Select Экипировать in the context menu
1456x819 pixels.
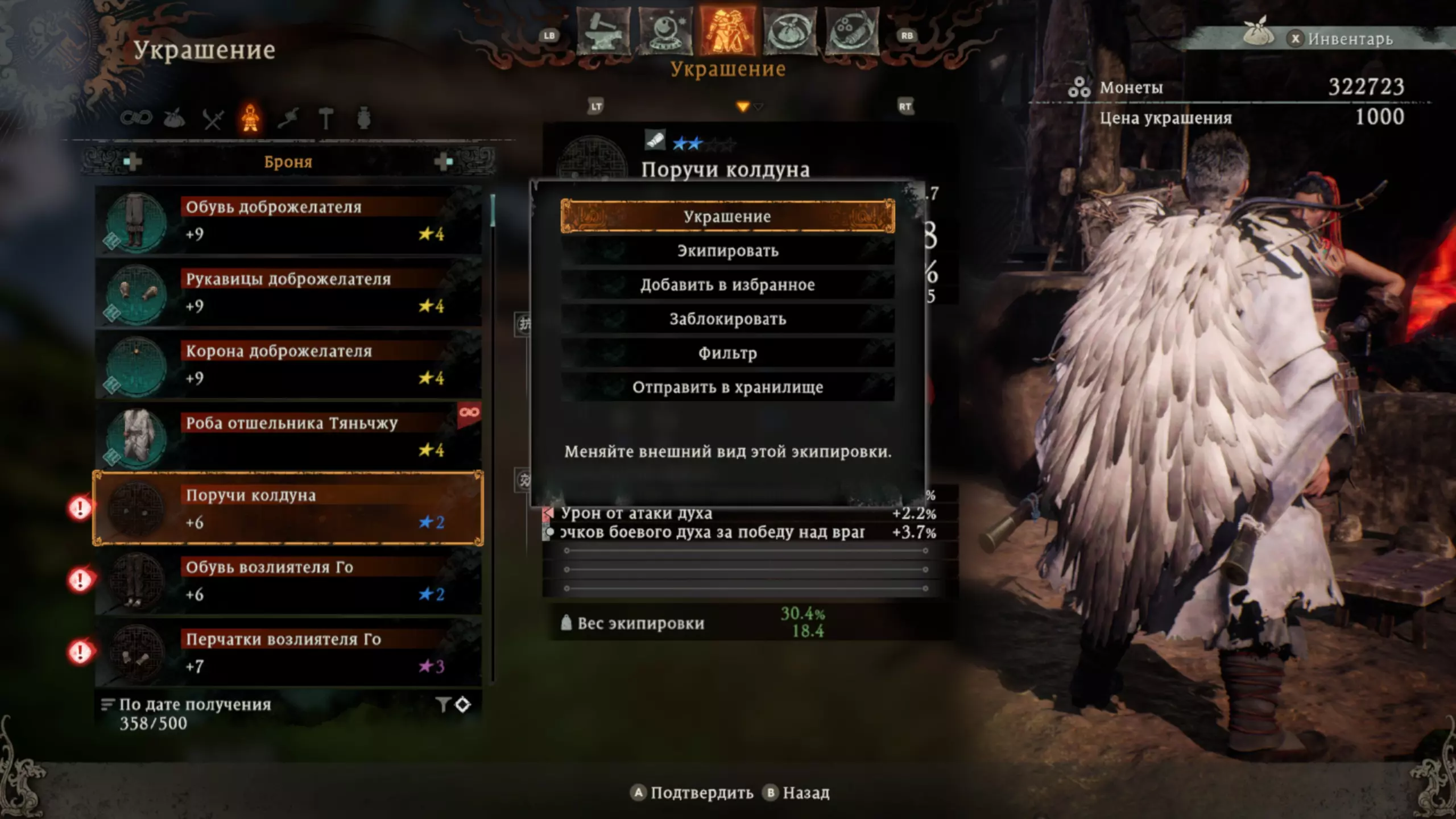pyautogui.click(x=727, y=251)
